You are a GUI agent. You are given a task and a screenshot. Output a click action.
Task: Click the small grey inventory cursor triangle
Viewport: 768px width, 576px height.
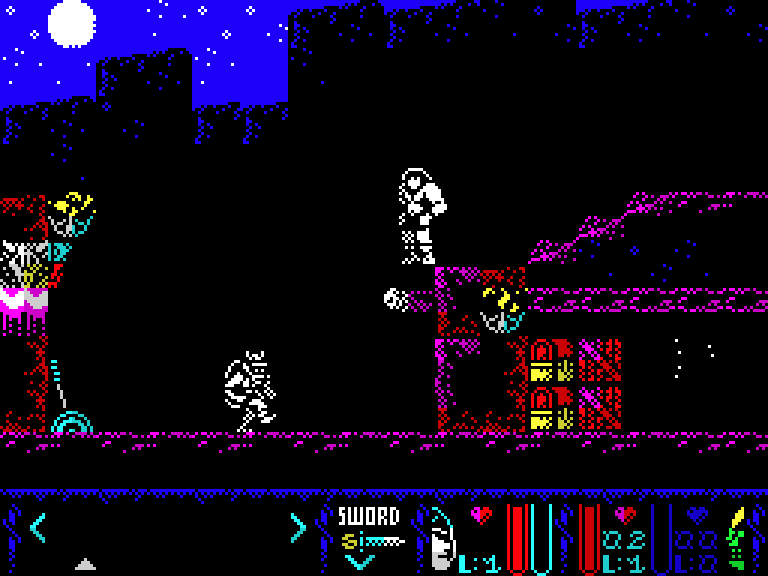click(86, 564)
